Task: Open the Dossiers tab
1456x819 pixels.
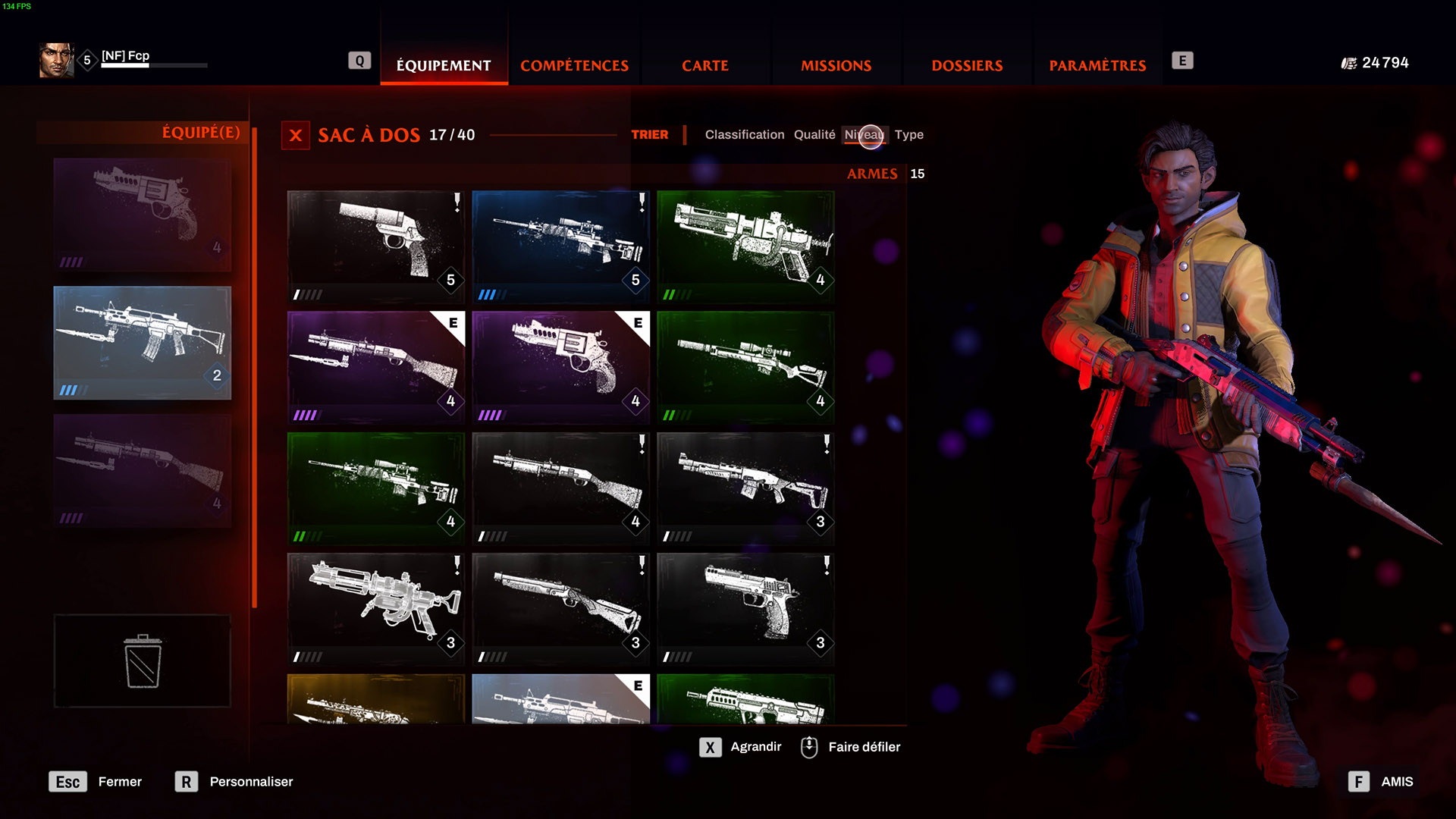Action: click(x=967, y=65)
